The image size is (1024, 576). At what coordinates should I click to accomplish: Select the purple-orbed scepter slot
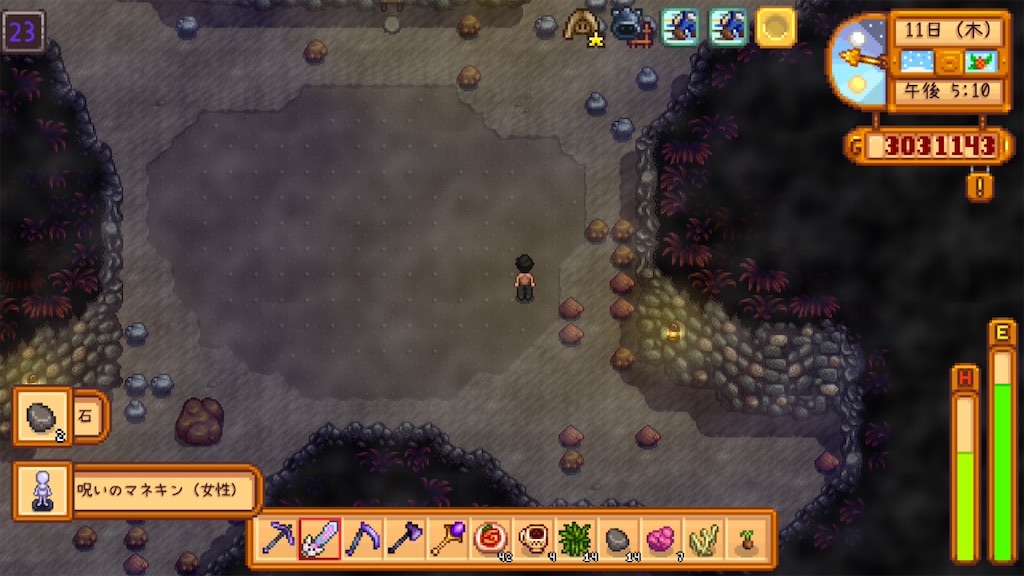coord(446,539)
